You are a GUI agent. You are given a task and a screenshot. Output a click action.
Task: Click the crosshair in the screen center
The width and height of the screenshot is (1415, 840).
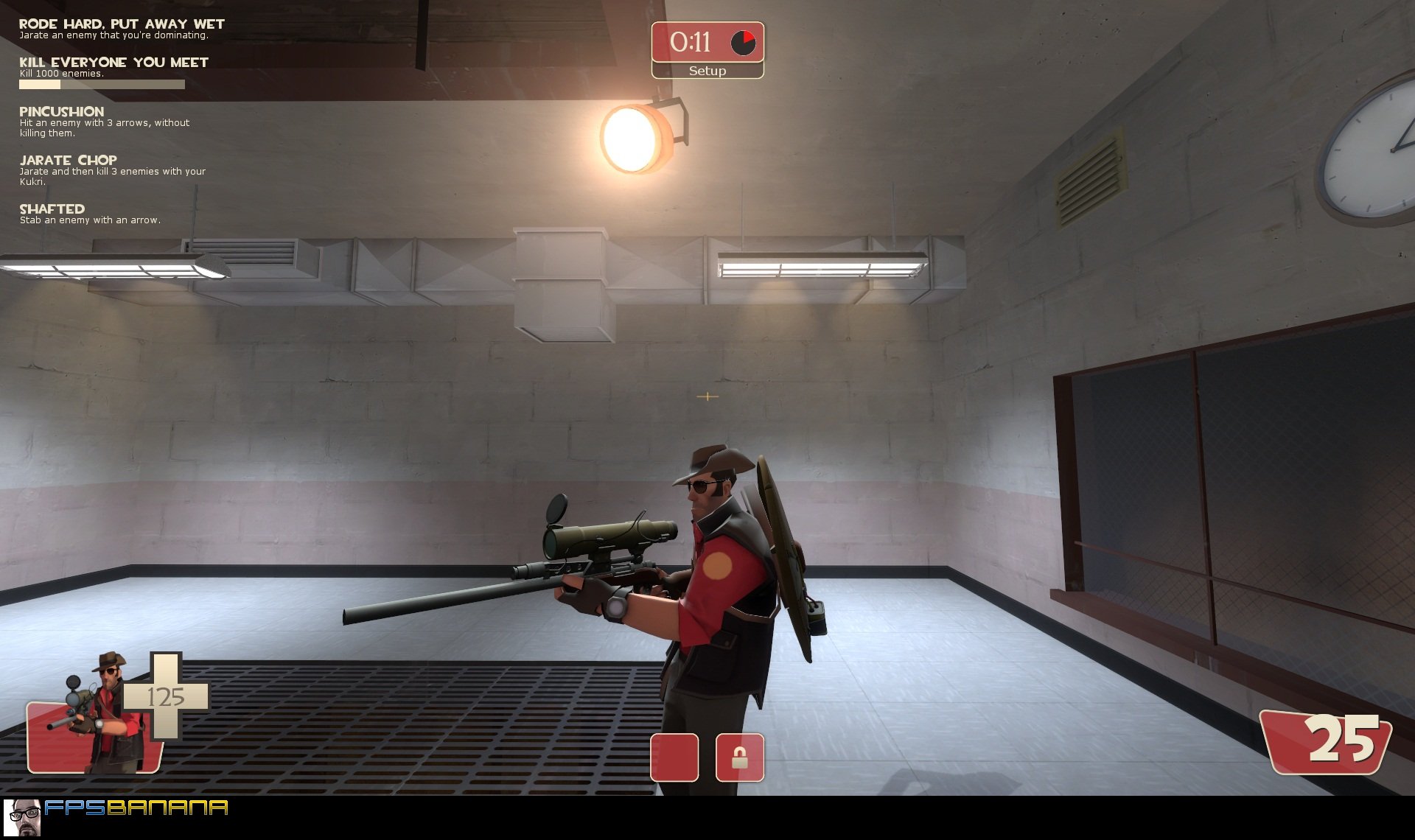[707, 396]
